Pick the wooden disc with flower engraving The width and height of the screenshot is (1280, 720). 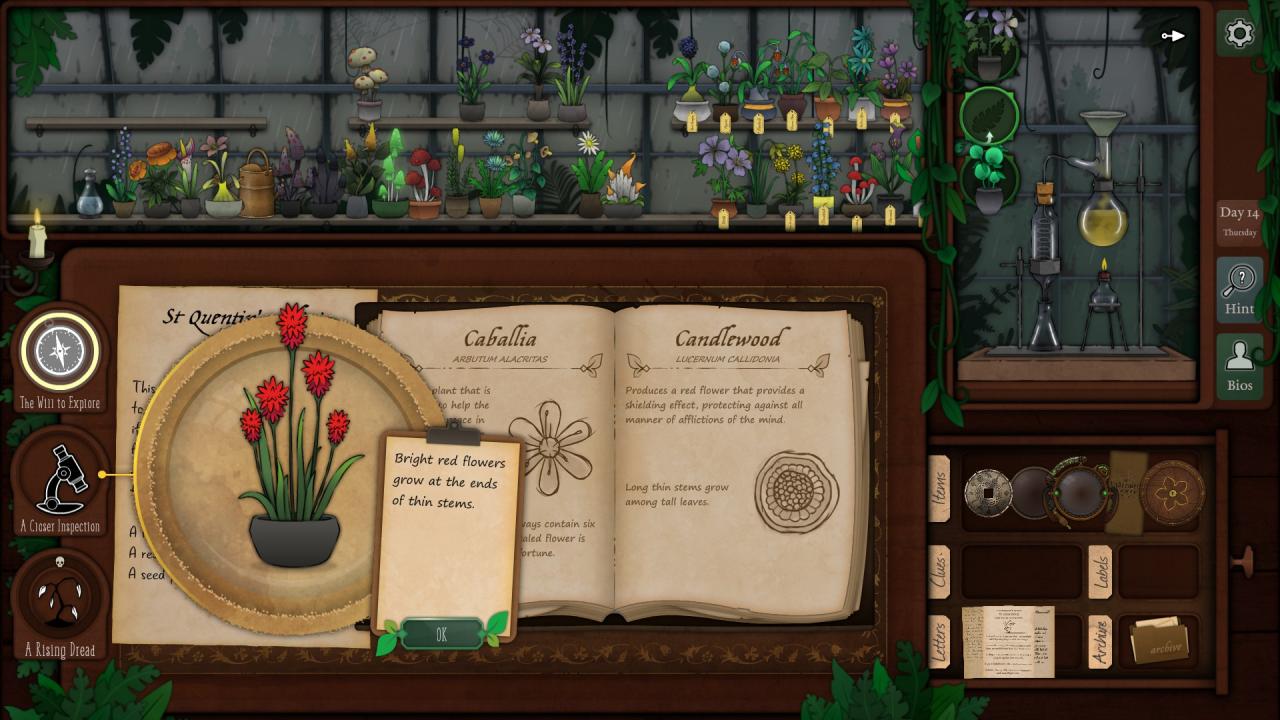[1172, 492]
